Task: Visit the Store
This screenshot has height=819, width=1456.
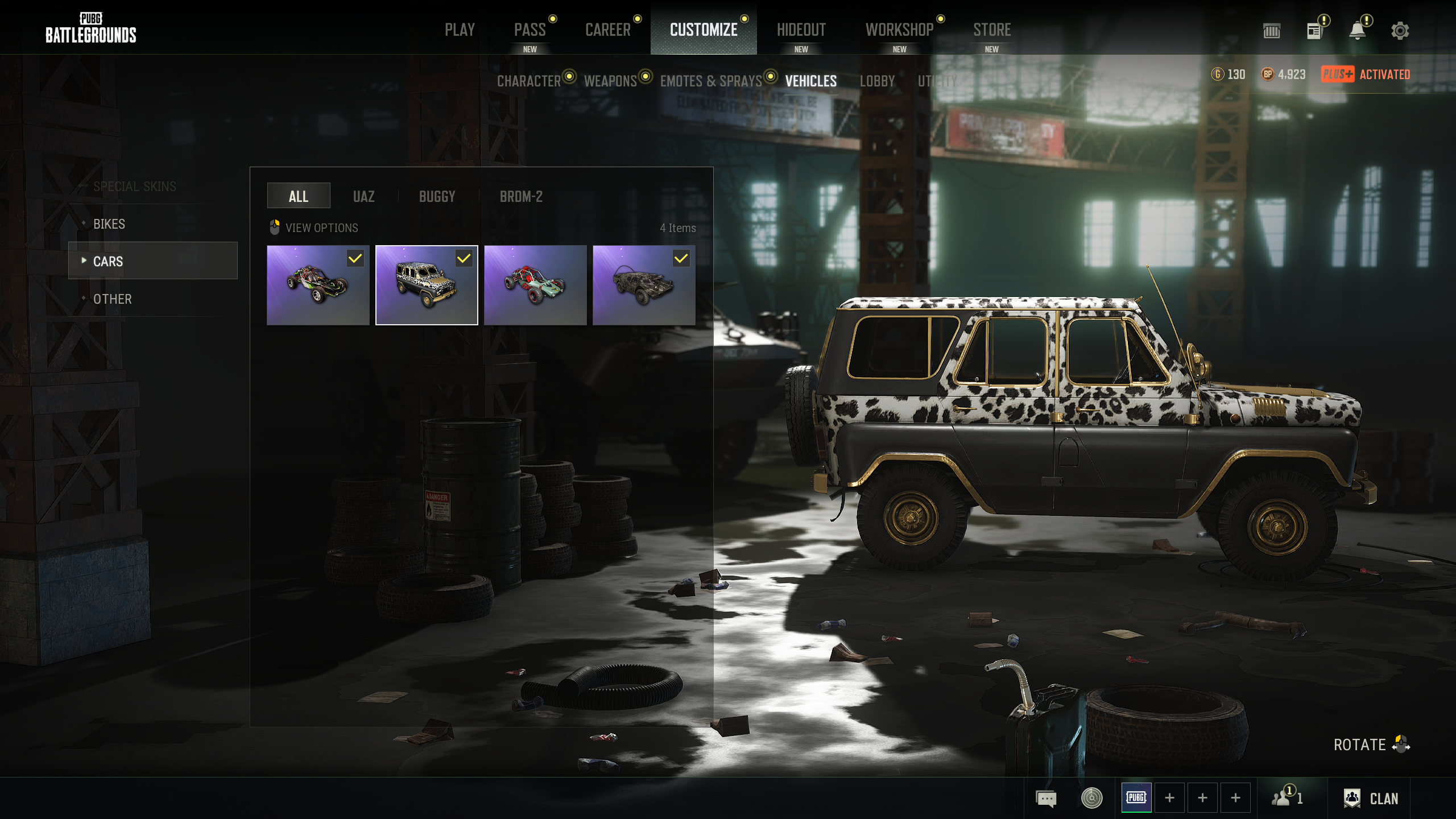Action: point(991,30)
